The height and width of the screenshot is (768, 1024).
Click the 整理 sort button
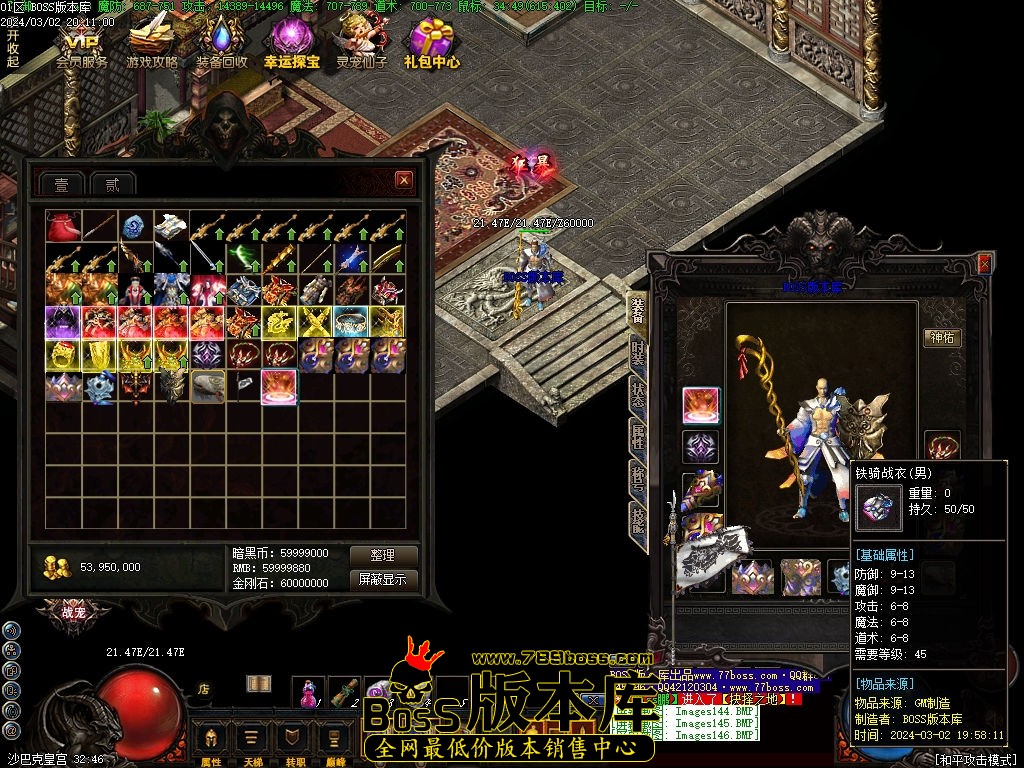point(382,555)
